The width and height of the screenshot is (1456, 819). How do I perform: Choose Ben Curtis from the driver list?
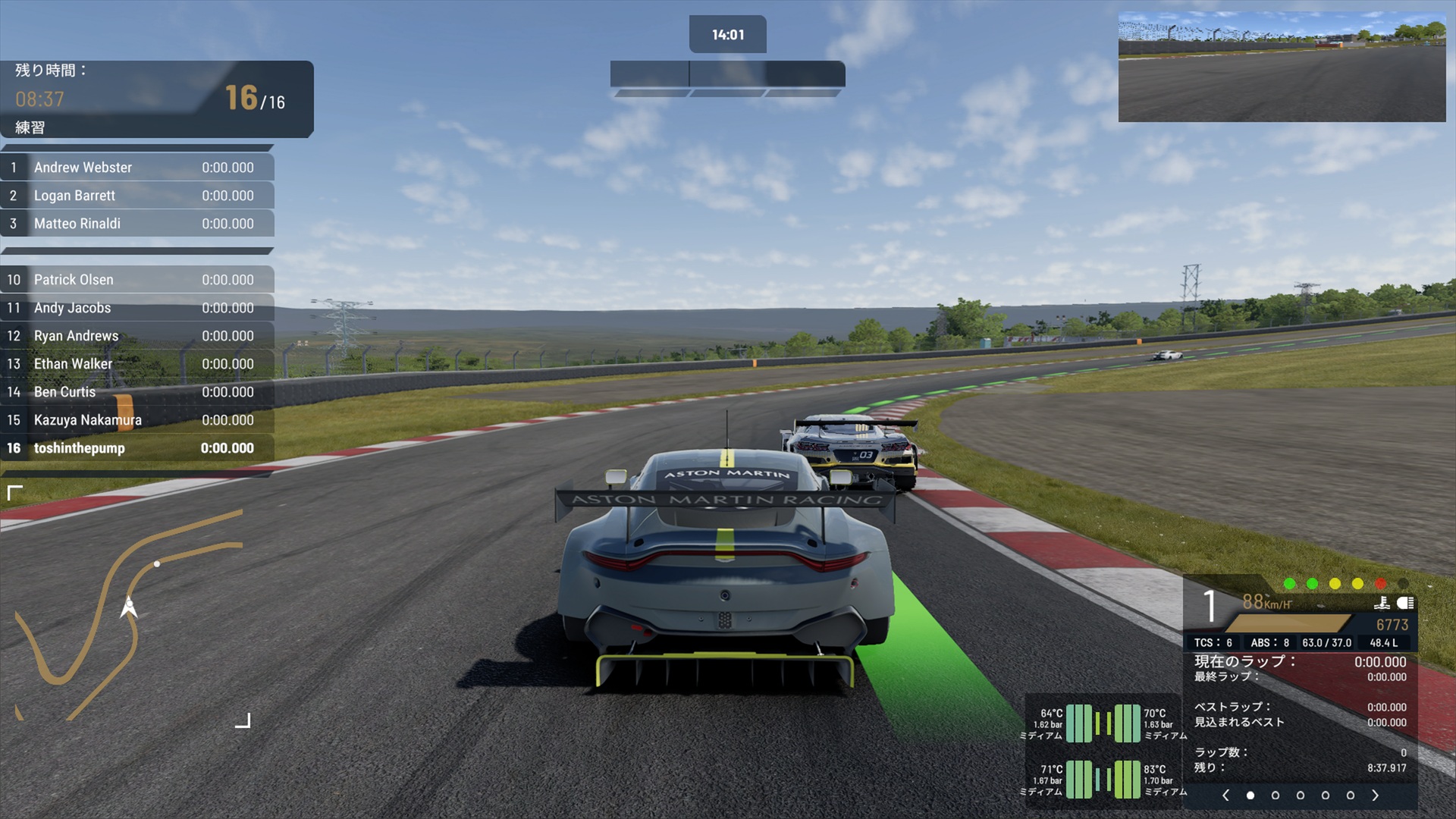137,392
